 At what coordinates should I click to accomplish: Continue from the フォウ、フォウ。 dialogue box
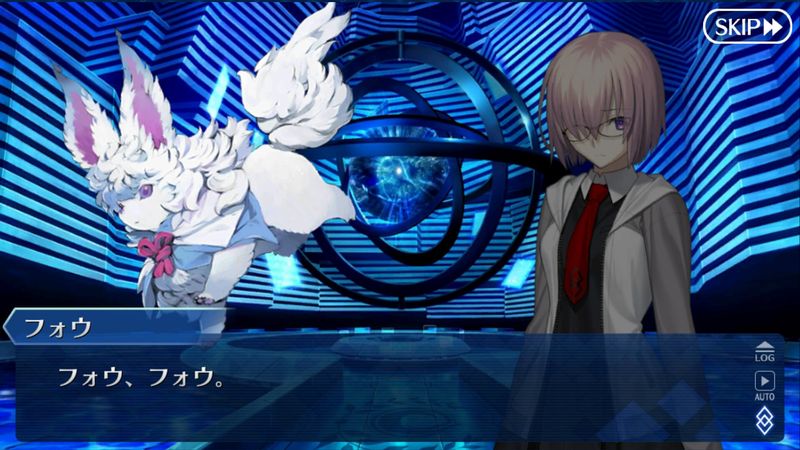coord(380,385)
